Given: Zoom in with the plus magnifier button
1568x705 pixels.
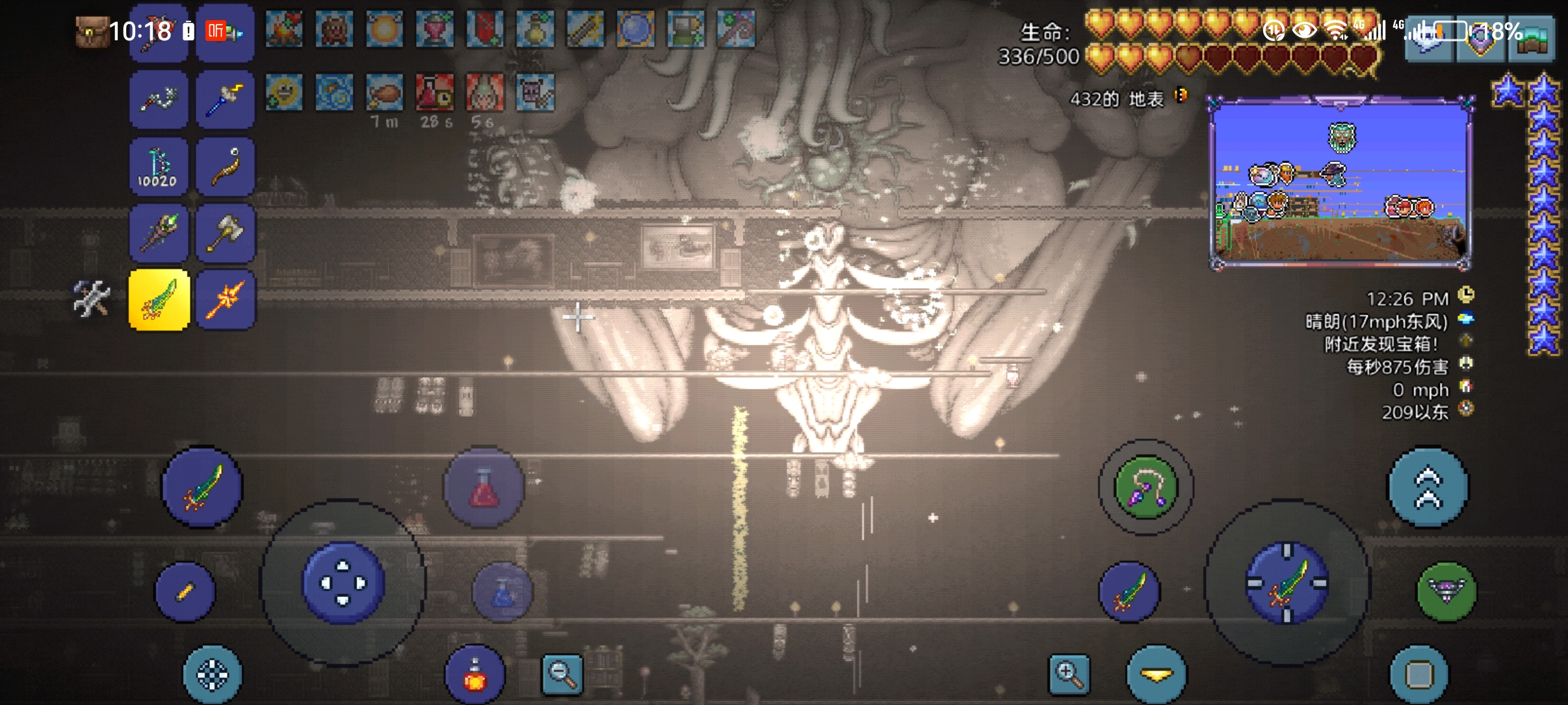Looking at the screenshot, I should [1069, 674].
